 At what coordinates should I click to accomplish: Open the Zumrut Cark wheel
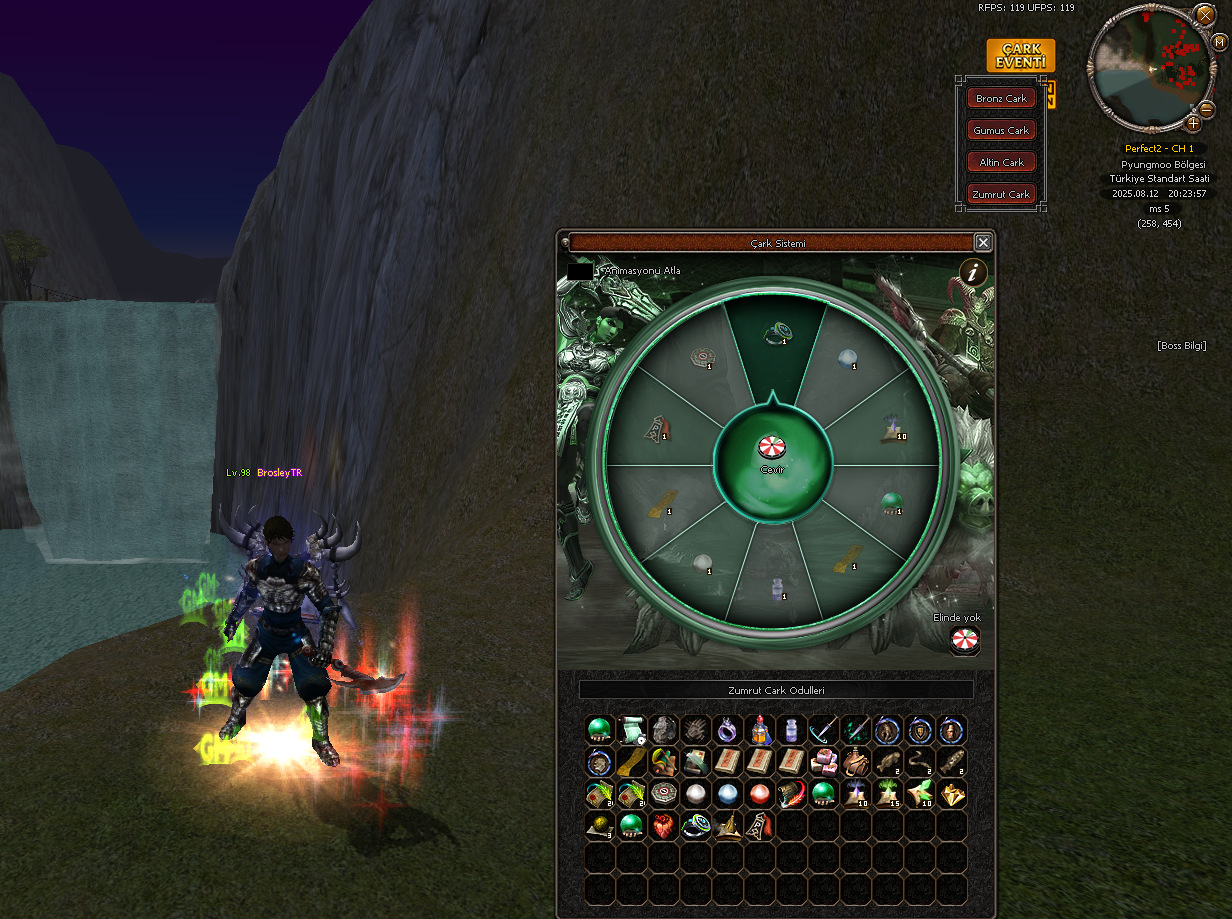1001,194
